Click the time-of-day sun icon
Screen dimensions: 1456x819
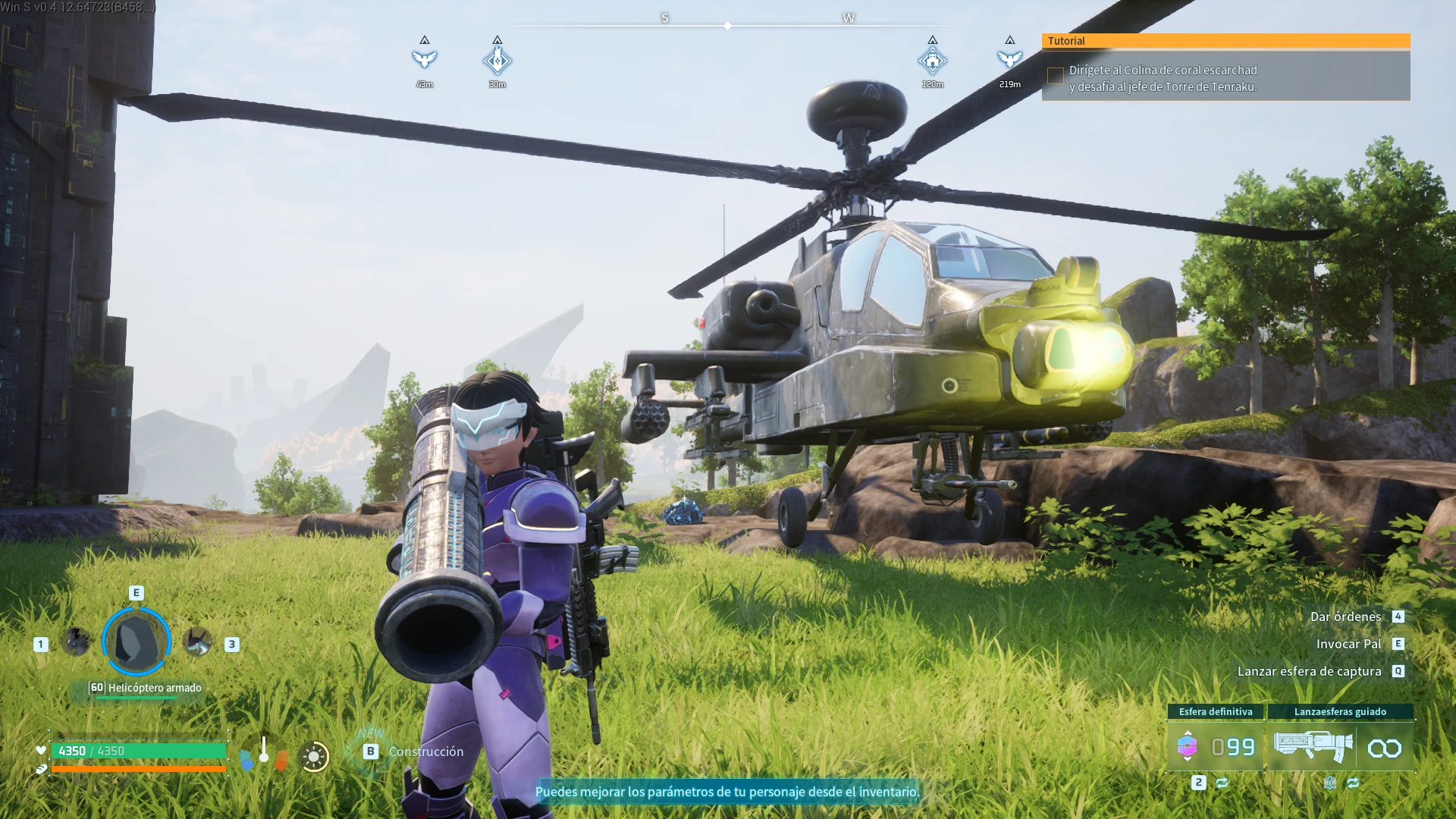point(314,756)
